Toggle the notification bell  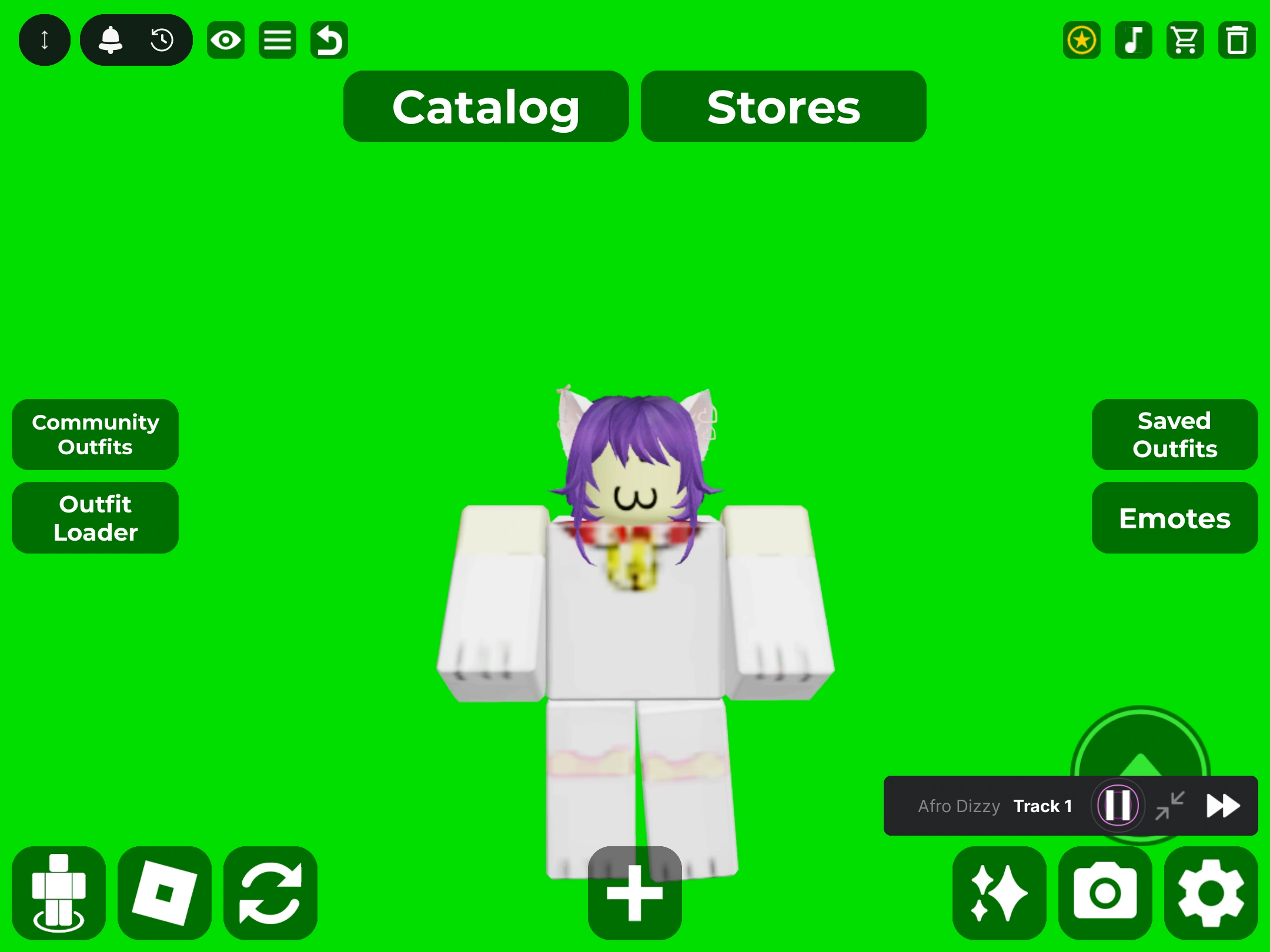pos(111,39)
